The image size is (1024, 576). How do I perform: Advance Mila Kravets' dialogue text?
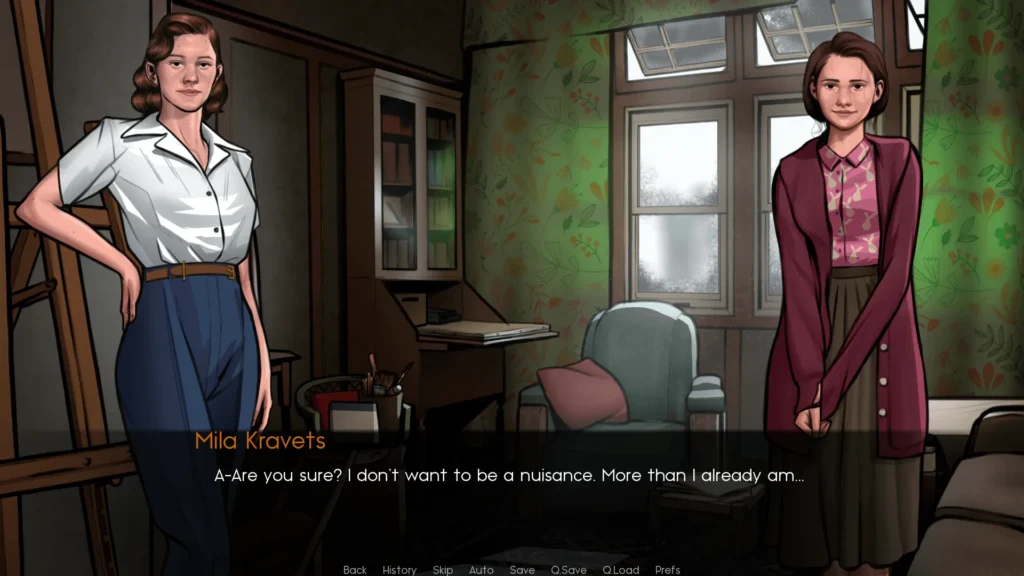509,477
